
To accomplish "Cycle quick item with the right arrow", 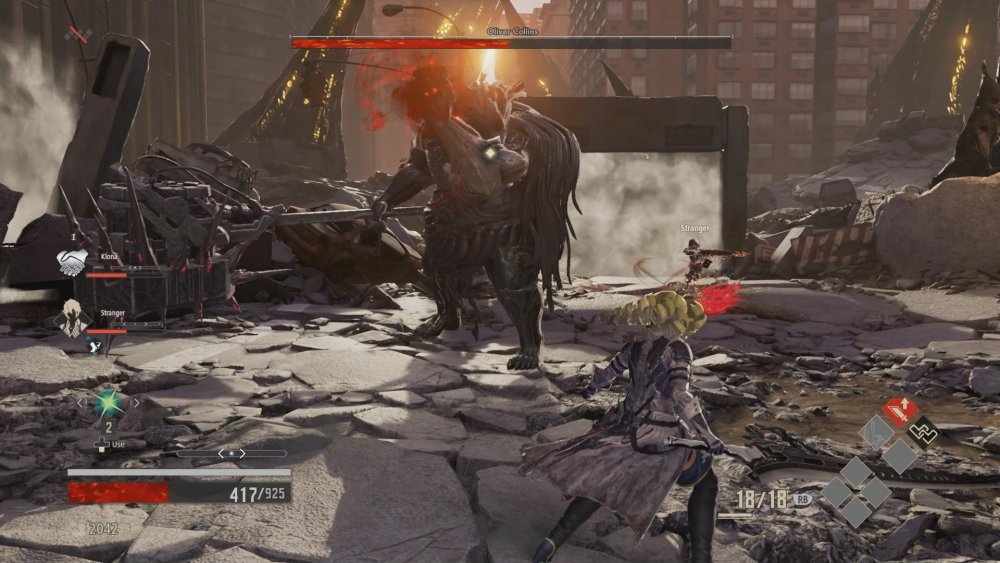I will [x=136, y=403].
